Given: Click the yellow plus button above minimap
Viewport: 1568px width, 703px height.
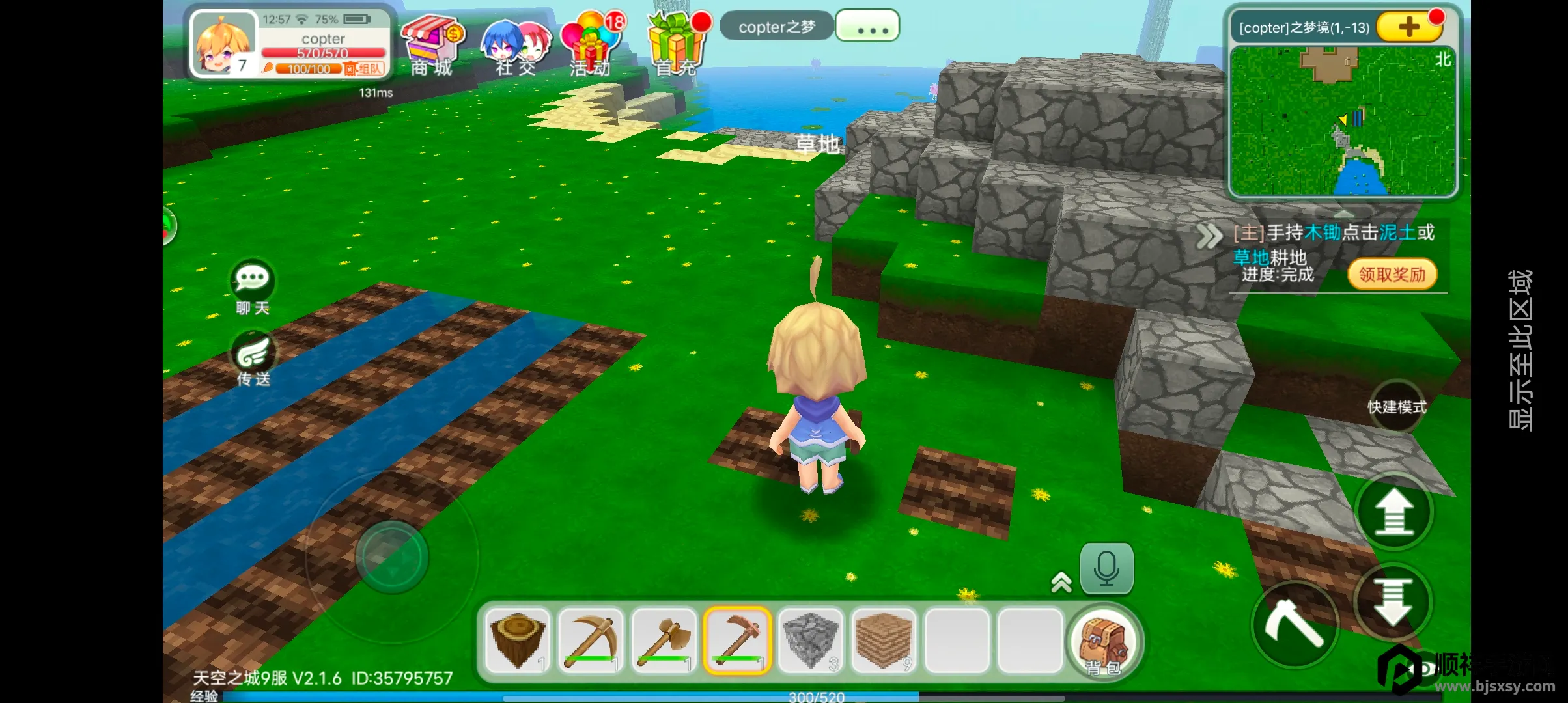Looking at the screenshot, I should (1408, 27).
